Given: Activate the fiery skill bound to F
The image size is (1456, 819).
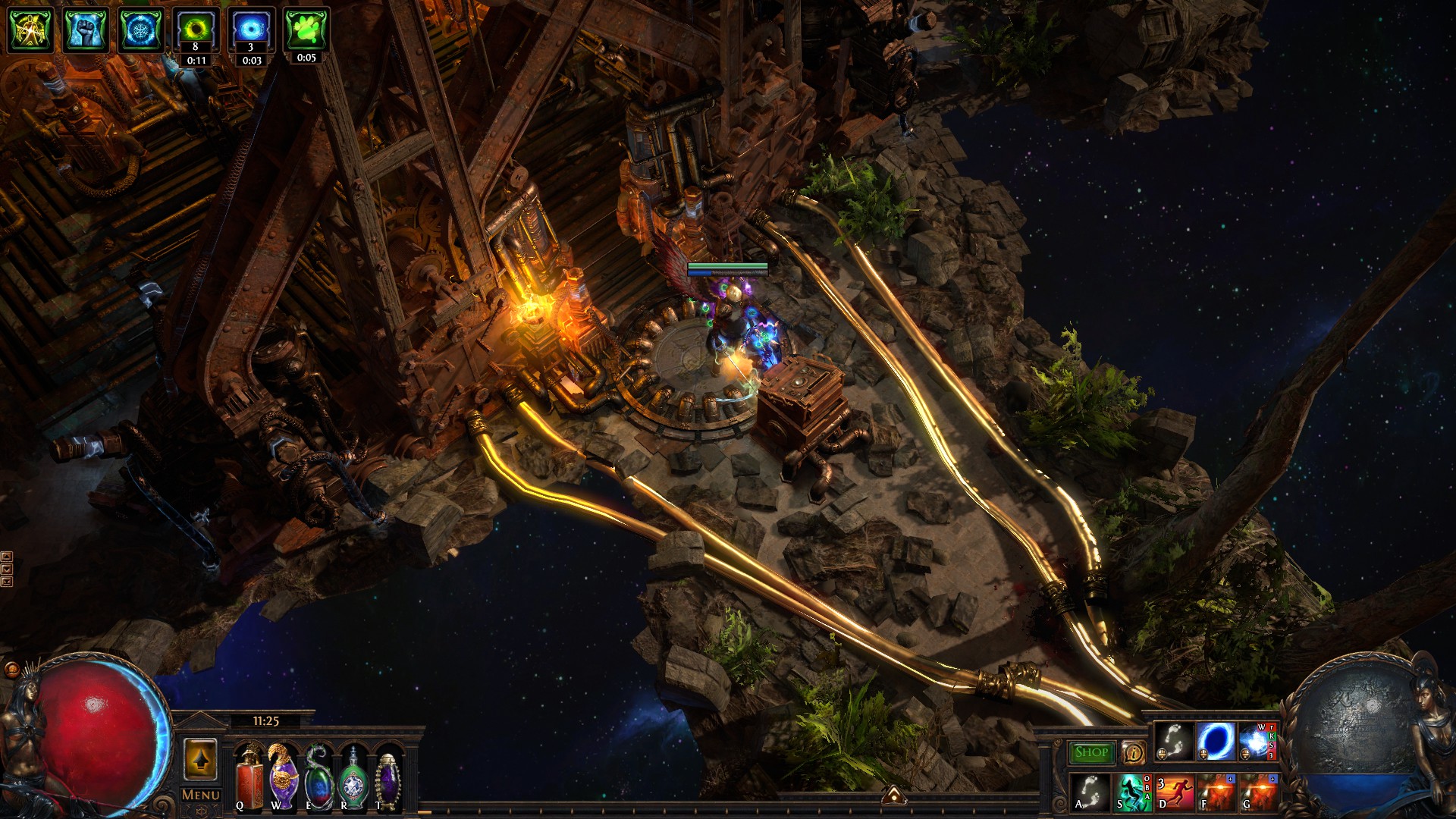Looking at the screenshot, I should 1216,792.
